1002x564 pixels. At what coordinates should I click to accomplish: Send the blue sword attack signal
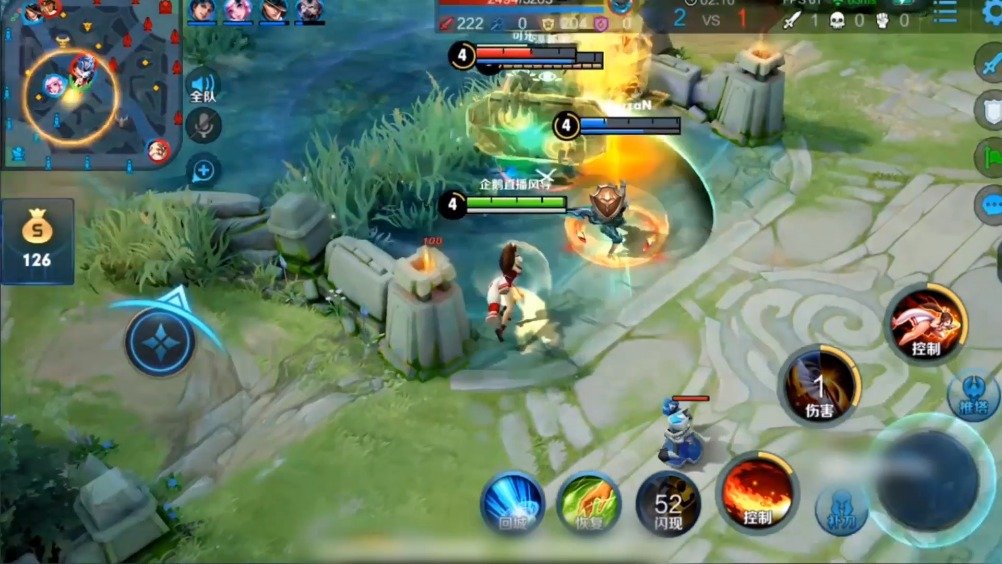[x=989, y=58]
